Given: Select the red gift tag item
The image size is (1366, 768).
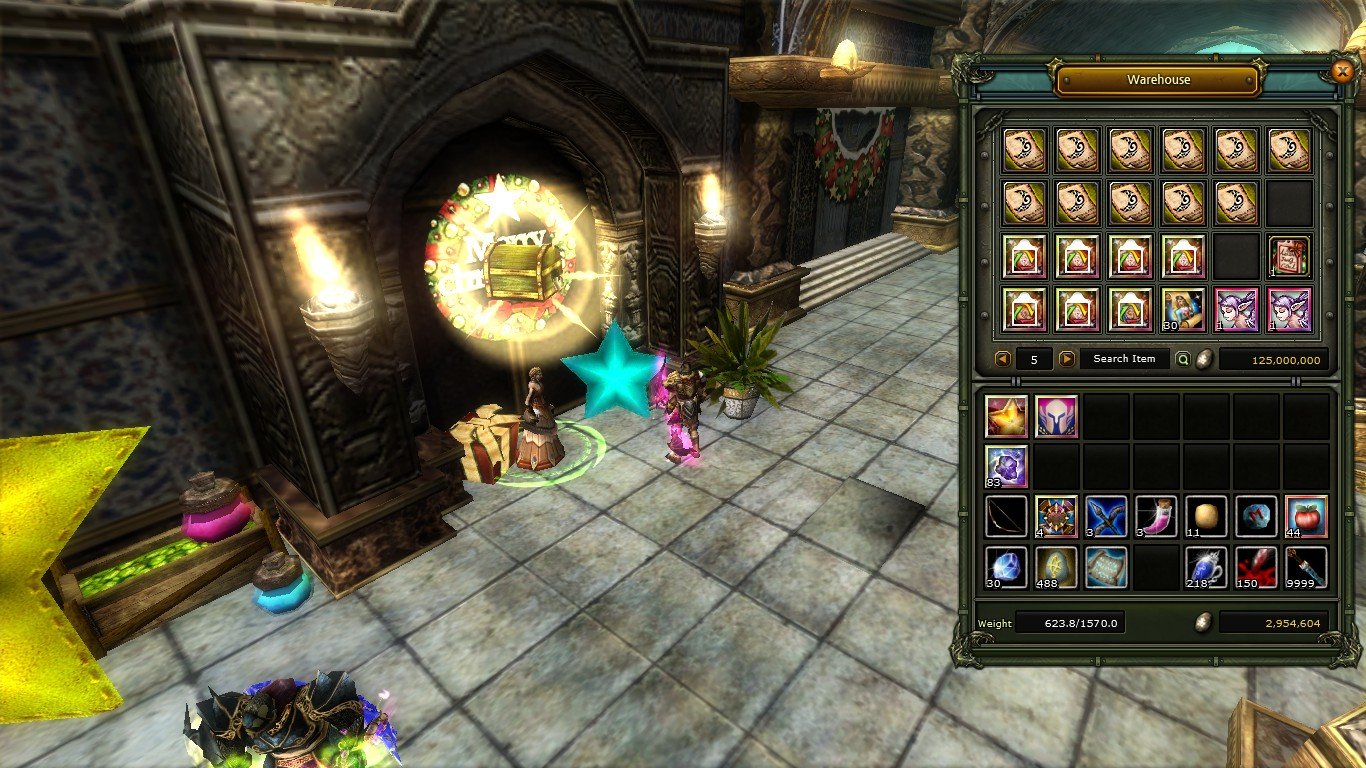Looking at the screenshot, I should tap(1289, 256).
